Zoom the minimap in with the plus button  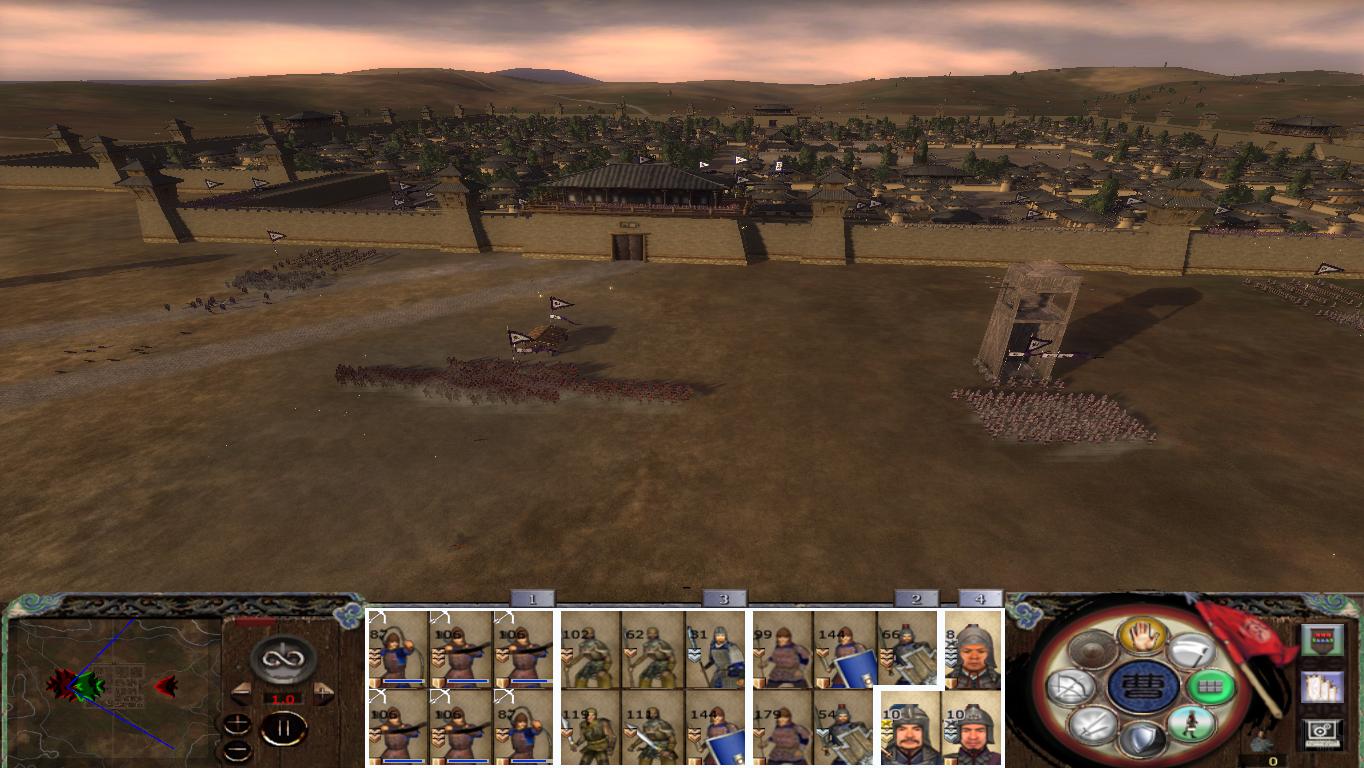[238, 723]
